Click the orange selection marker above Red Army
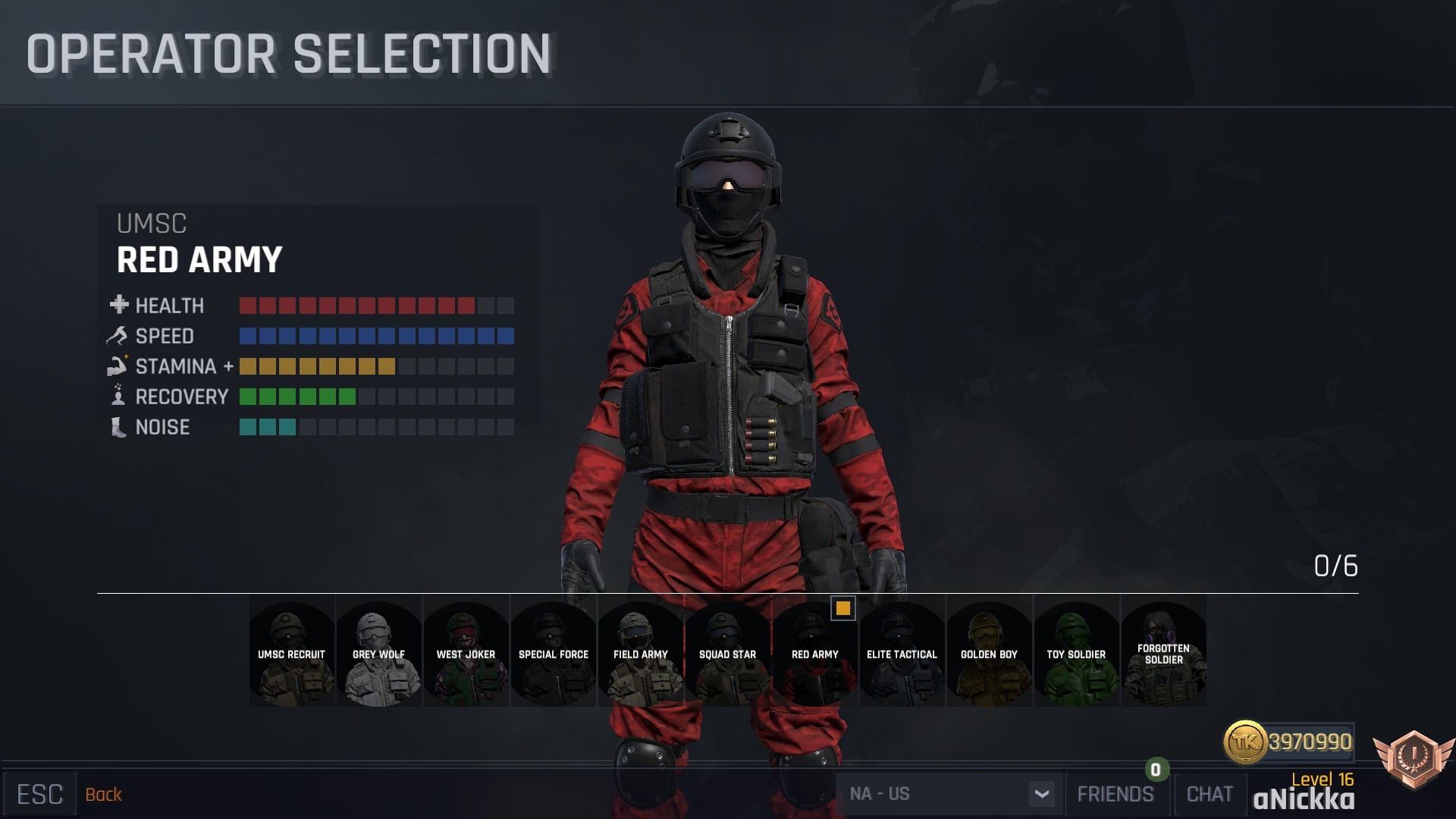Viewport: 1456px width, 819px height. click(x=844, y=610)
